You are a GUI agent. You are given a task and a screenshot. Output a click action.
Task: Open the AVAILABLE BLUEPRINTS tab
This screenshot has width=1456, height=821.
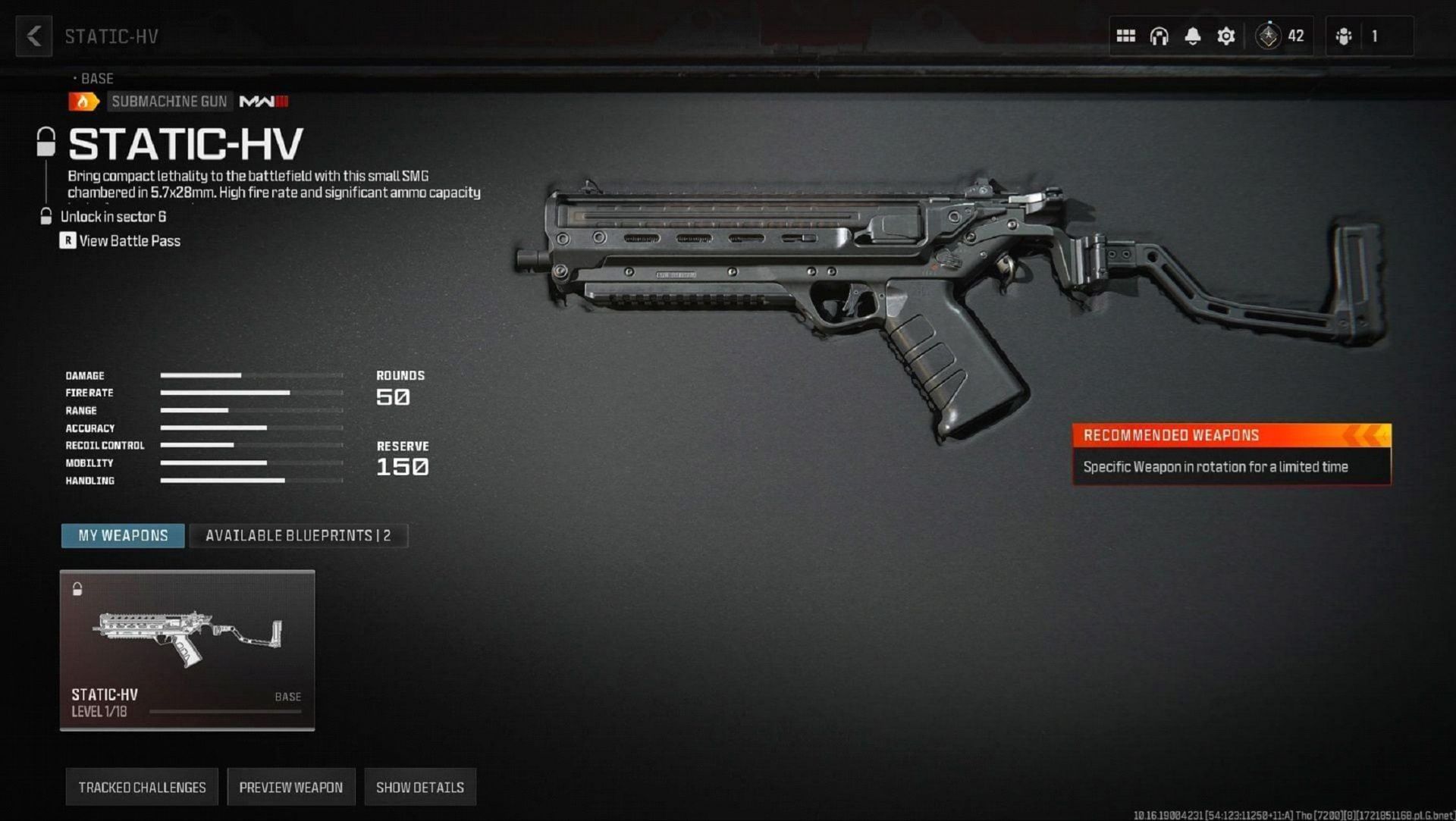pyautogui.click(x=298, y=535)
